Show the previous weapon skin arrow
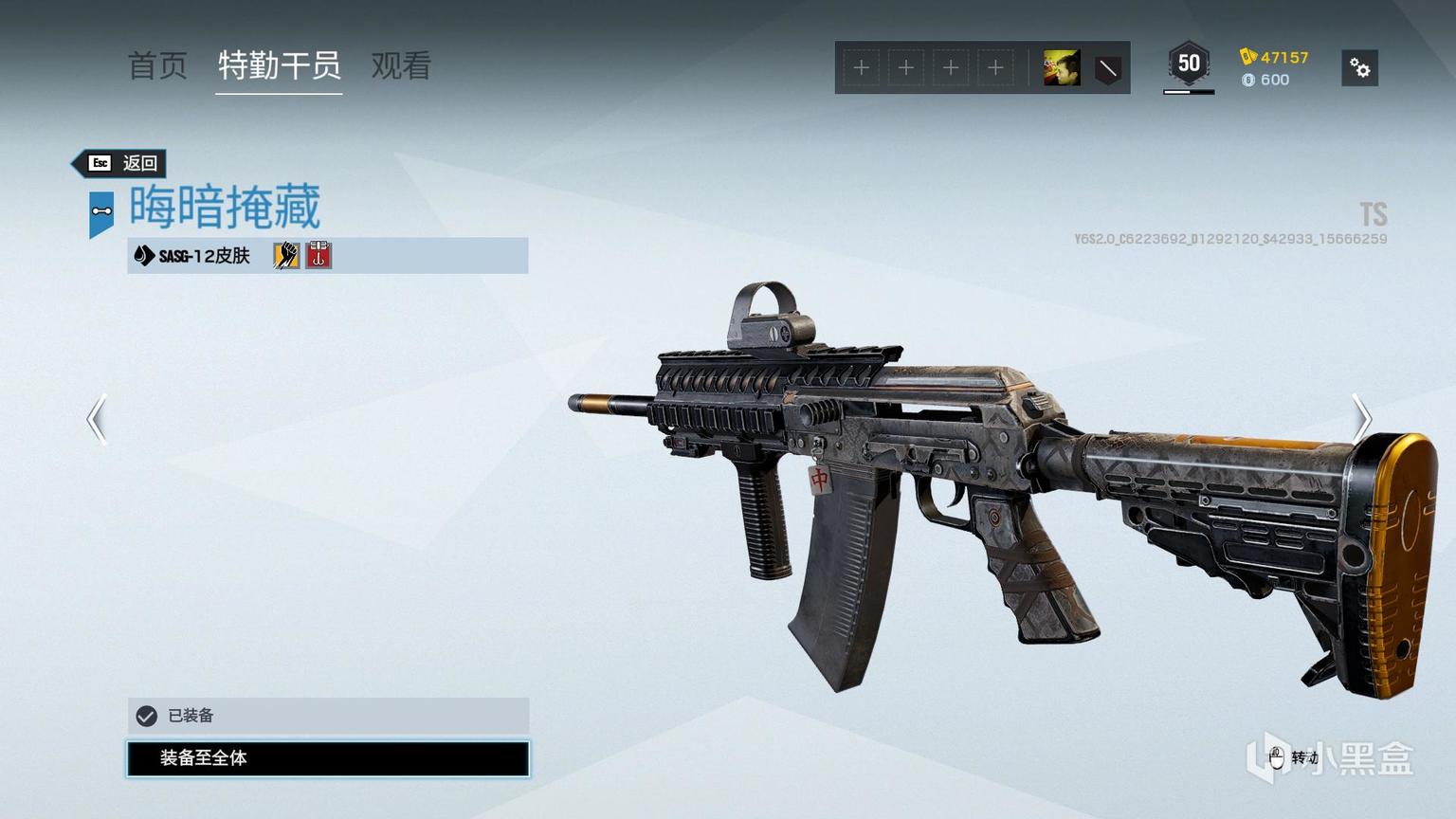This screenshot has height=819, width=1456. point(97,419)
